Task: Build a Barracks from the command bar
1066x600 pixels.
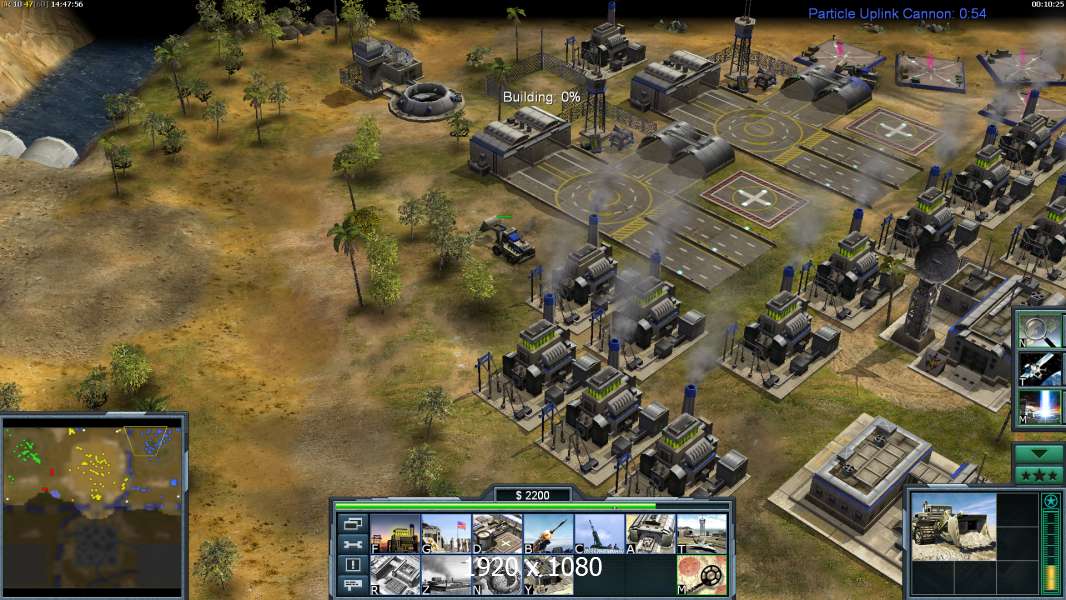Action: tap(446, 534)
